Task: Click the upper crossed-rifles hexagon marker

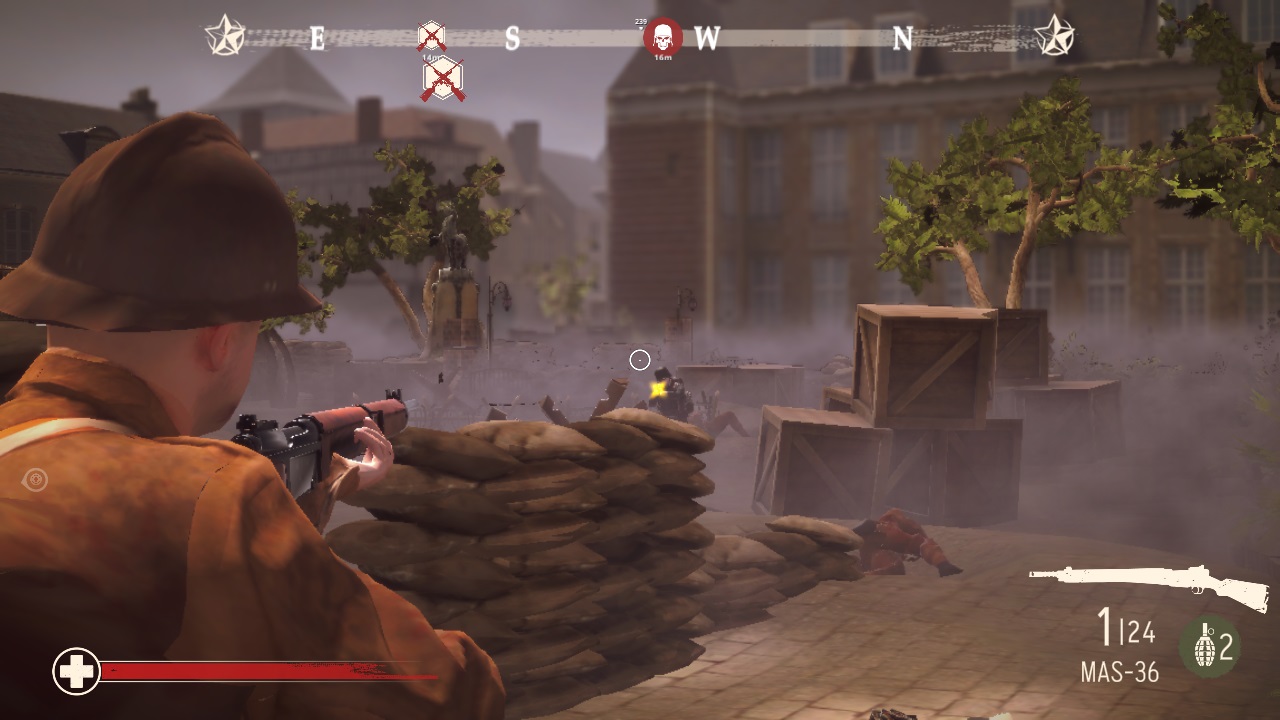Action: pyautogui.click(x=430, y=36)
